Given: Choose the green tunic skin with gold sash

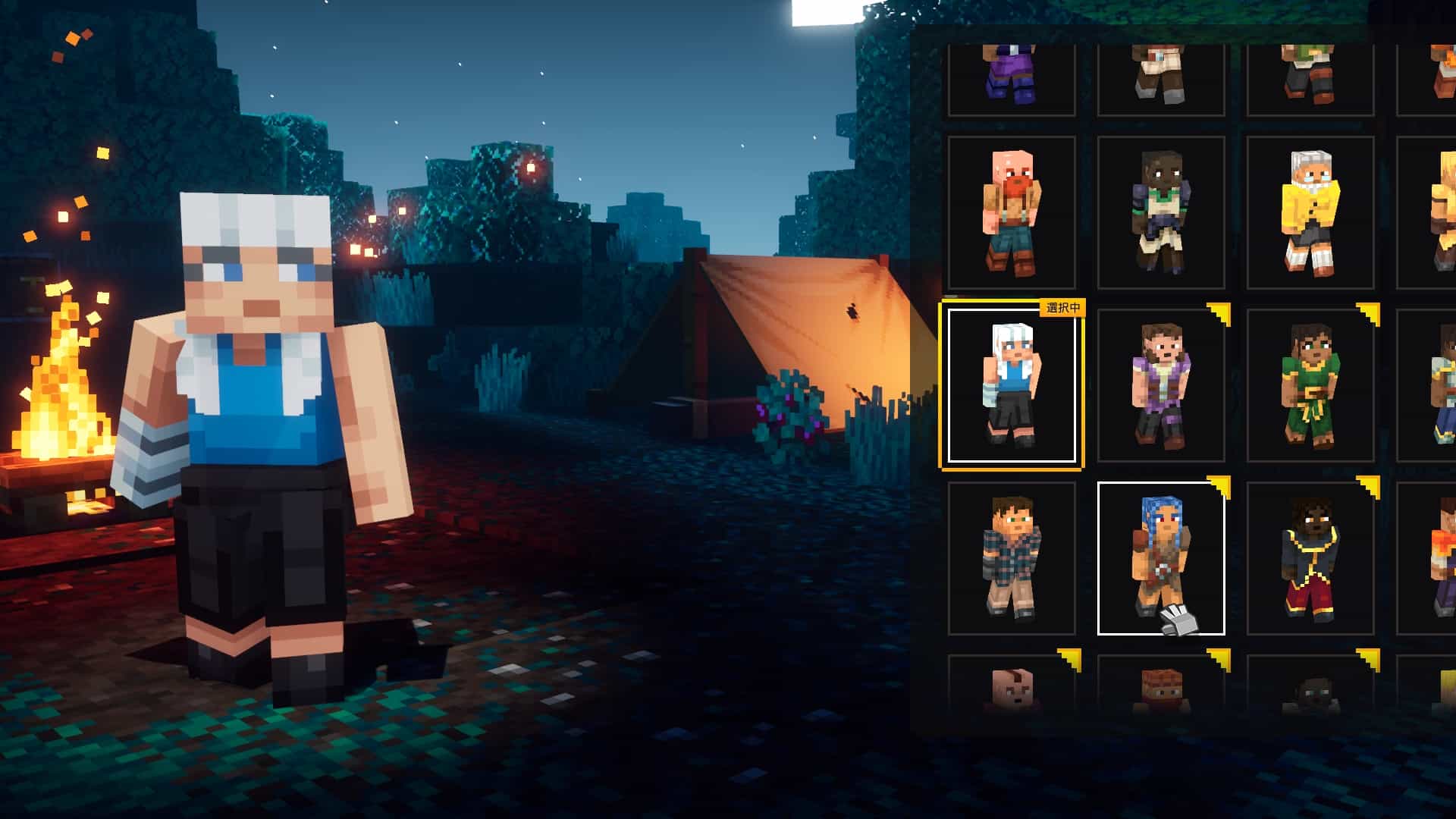Looking at the screenshot, I should (x=1310, y=384).
